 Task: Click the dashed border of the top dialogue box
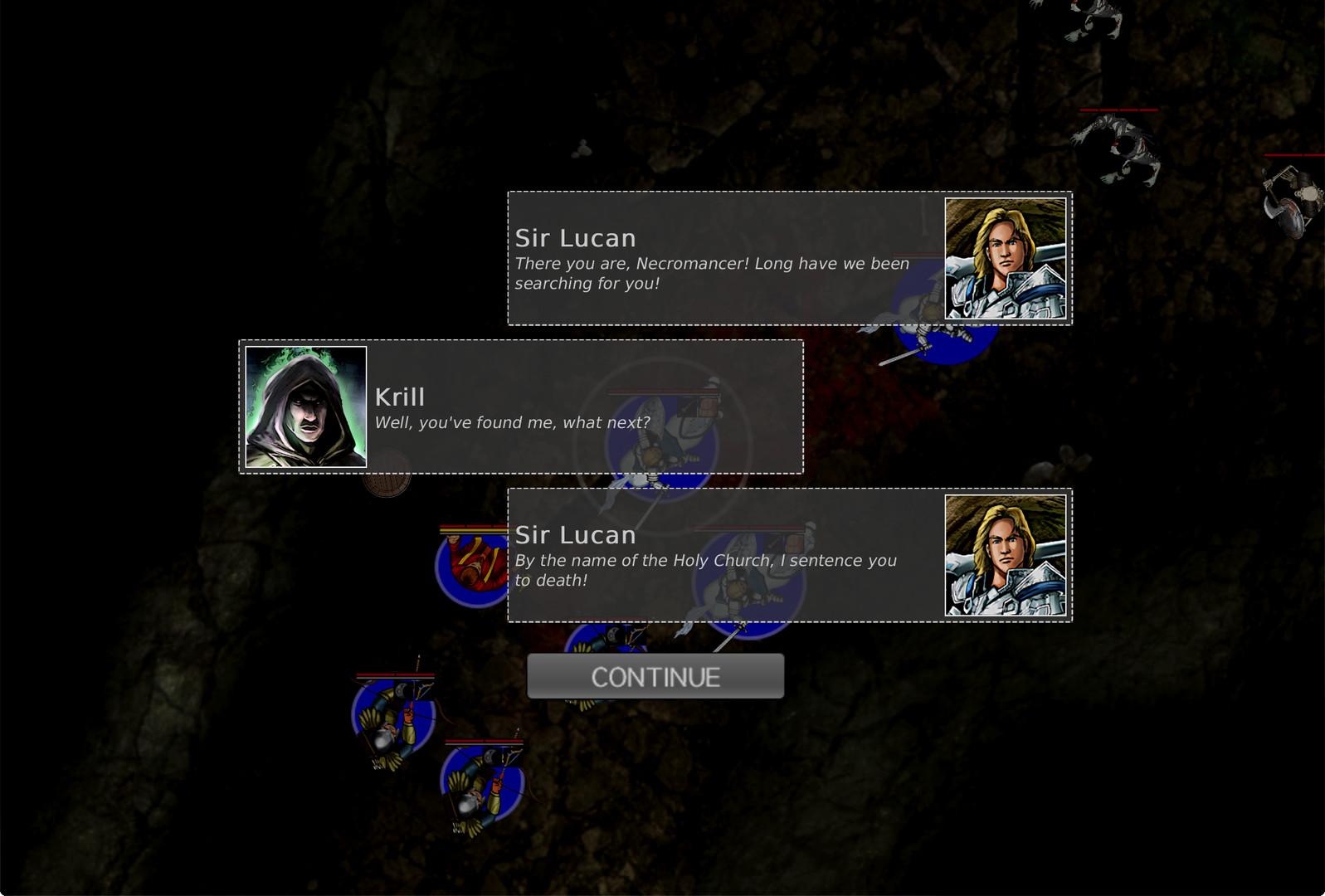(x=788, y=191)
